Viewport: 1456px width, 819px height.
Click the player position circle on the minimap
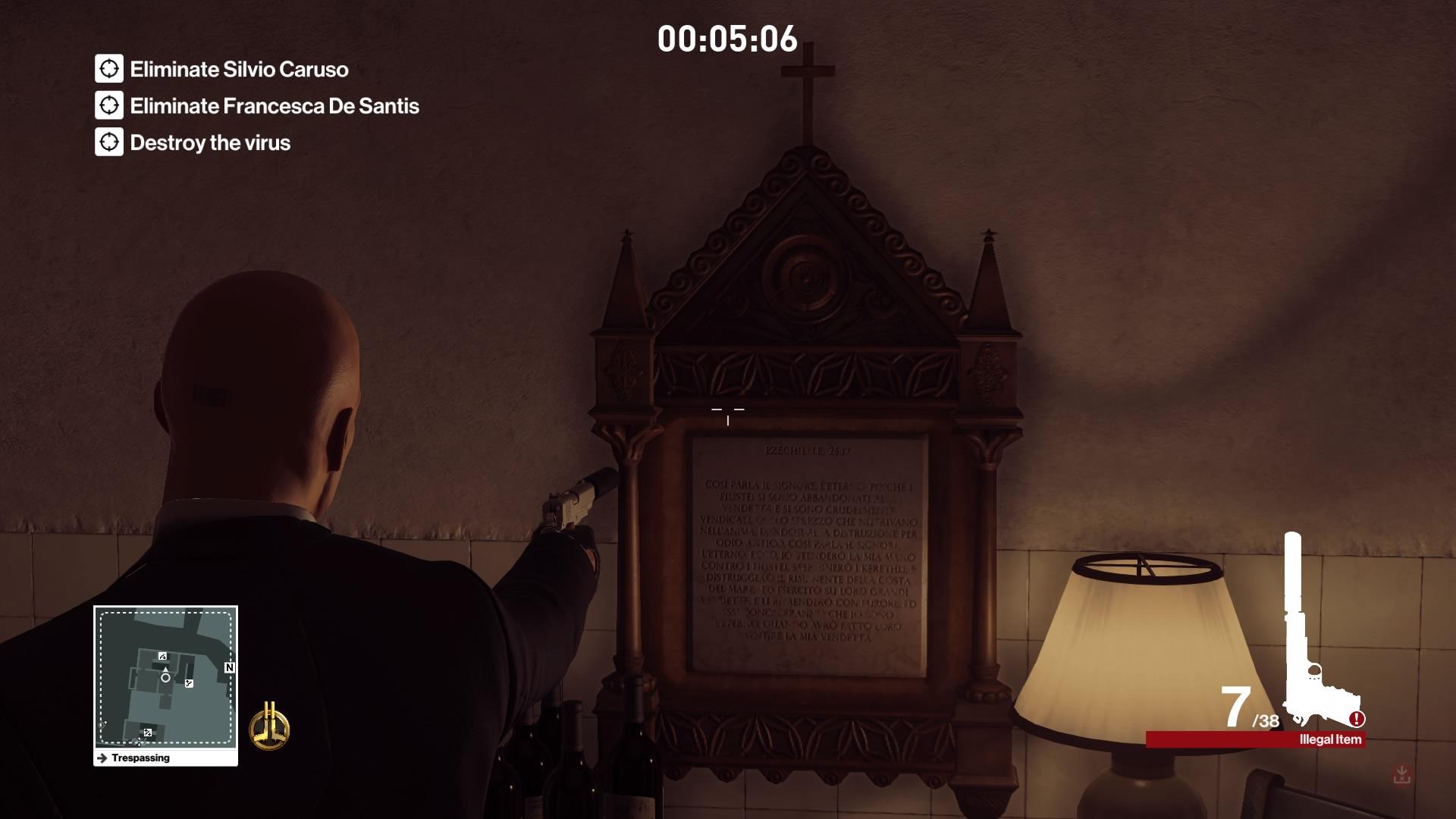tap(166, 678)
